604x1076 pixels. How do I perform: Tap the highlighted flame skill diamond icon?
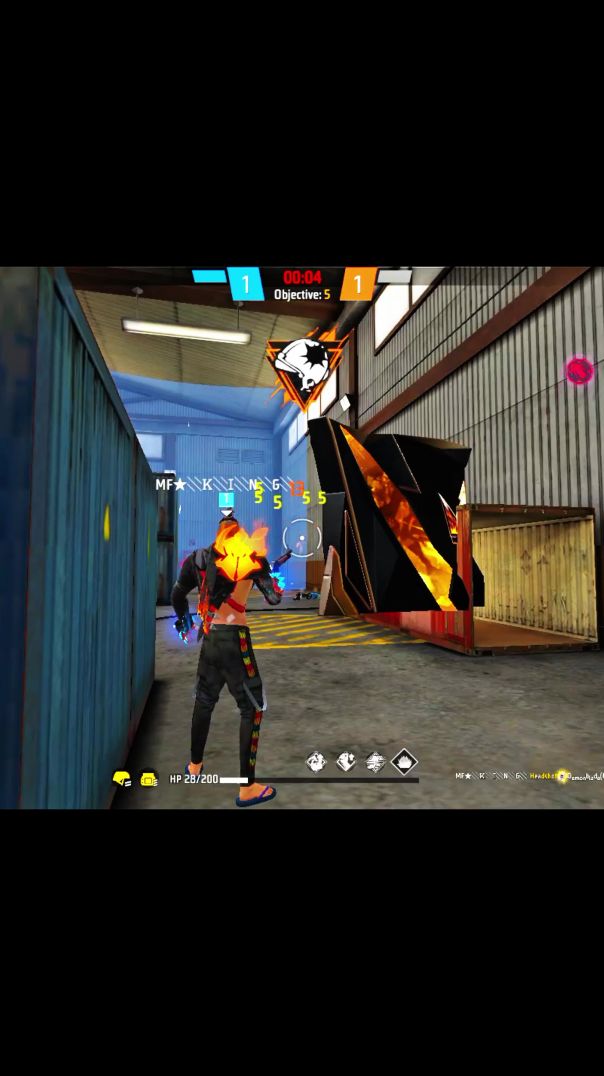[404, 762]
